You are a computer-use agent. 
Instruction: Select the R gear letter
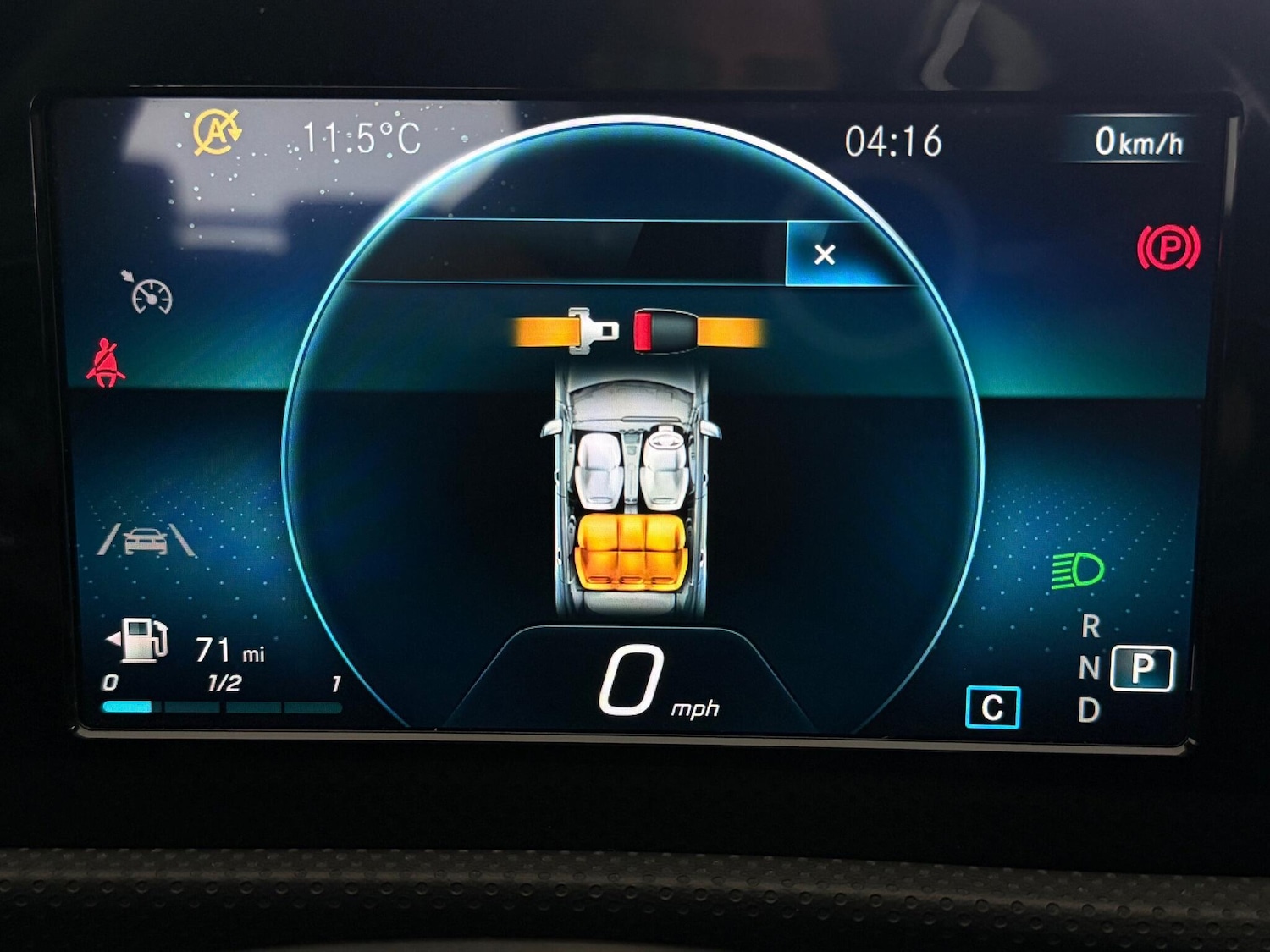(x=1091, y=627)
